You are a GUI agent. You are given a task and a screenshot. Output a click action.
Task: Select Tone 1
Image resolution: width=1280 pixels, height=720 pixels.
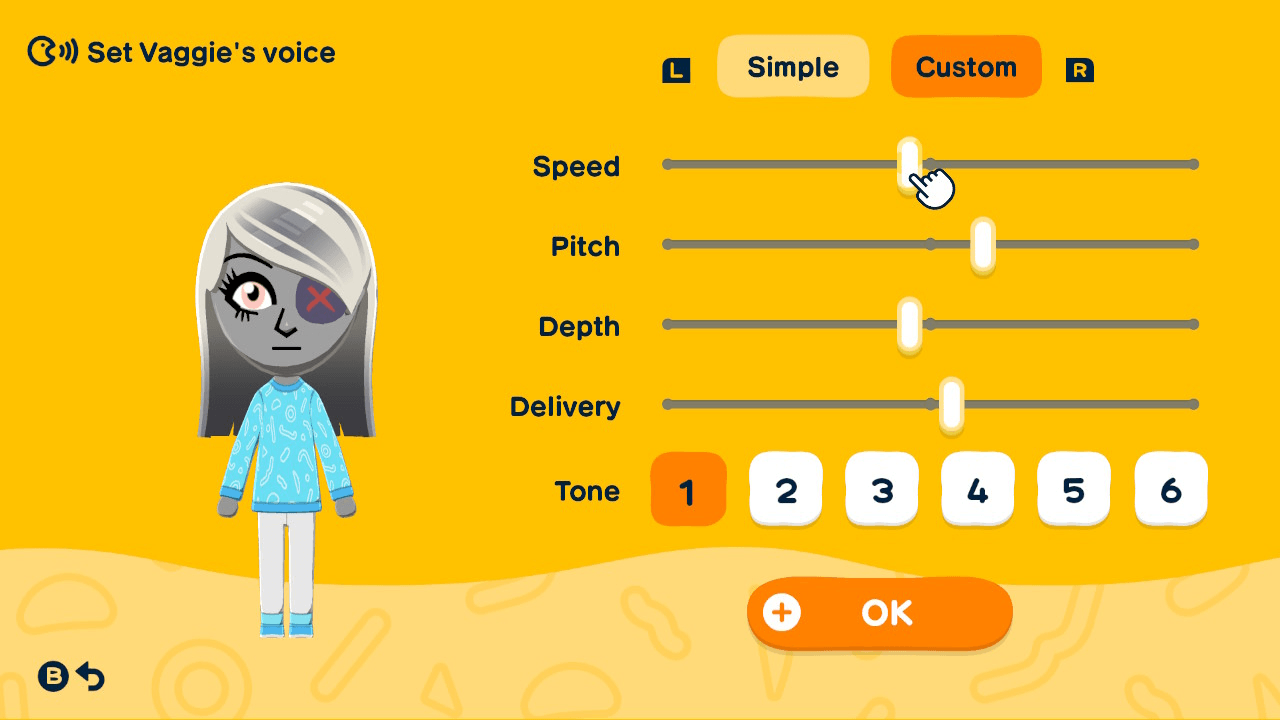coord(688,489)
